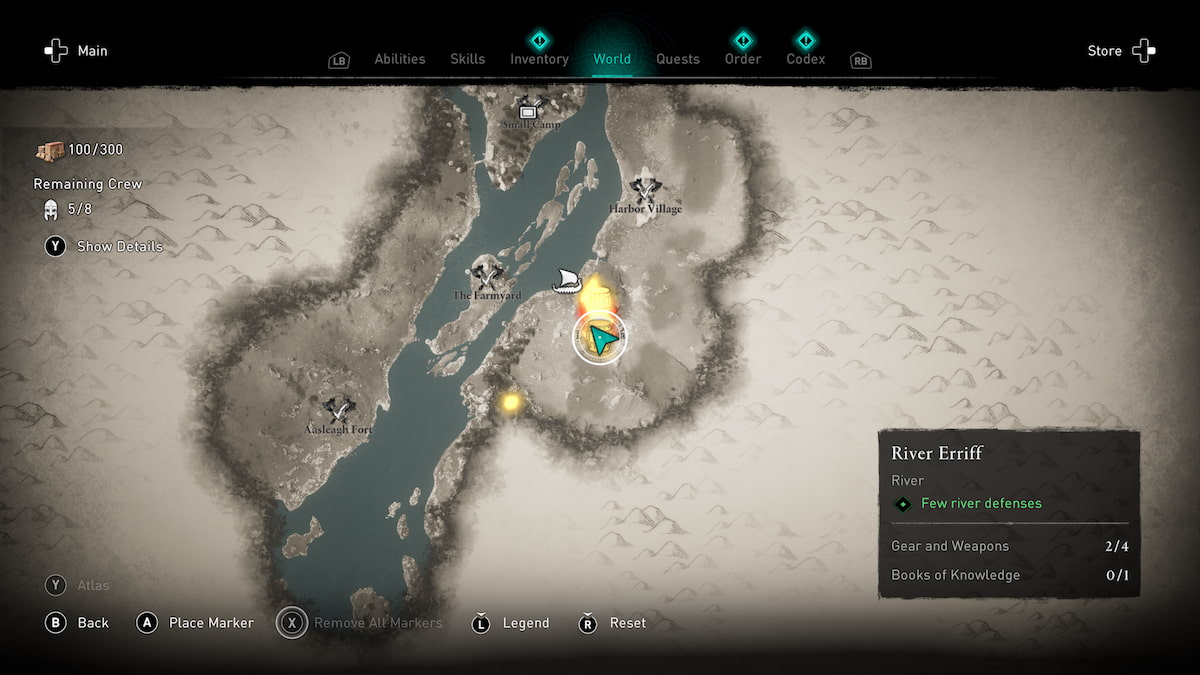
Task: Open the map Legend
Action: [511, 623]
